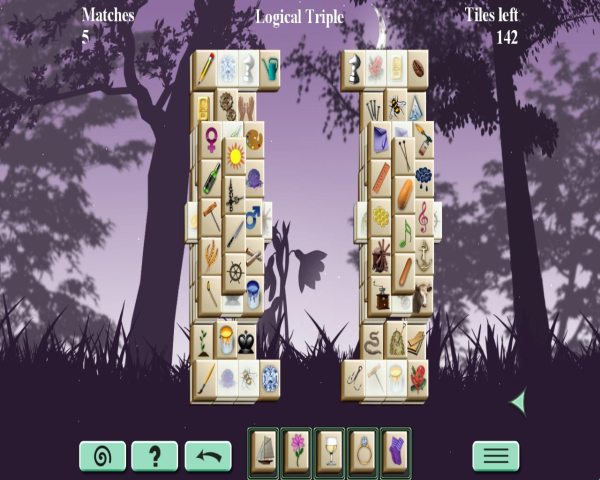Choose the green bottle tile
Viewport: 600px width, 480px height.
(x=211, y=178)
